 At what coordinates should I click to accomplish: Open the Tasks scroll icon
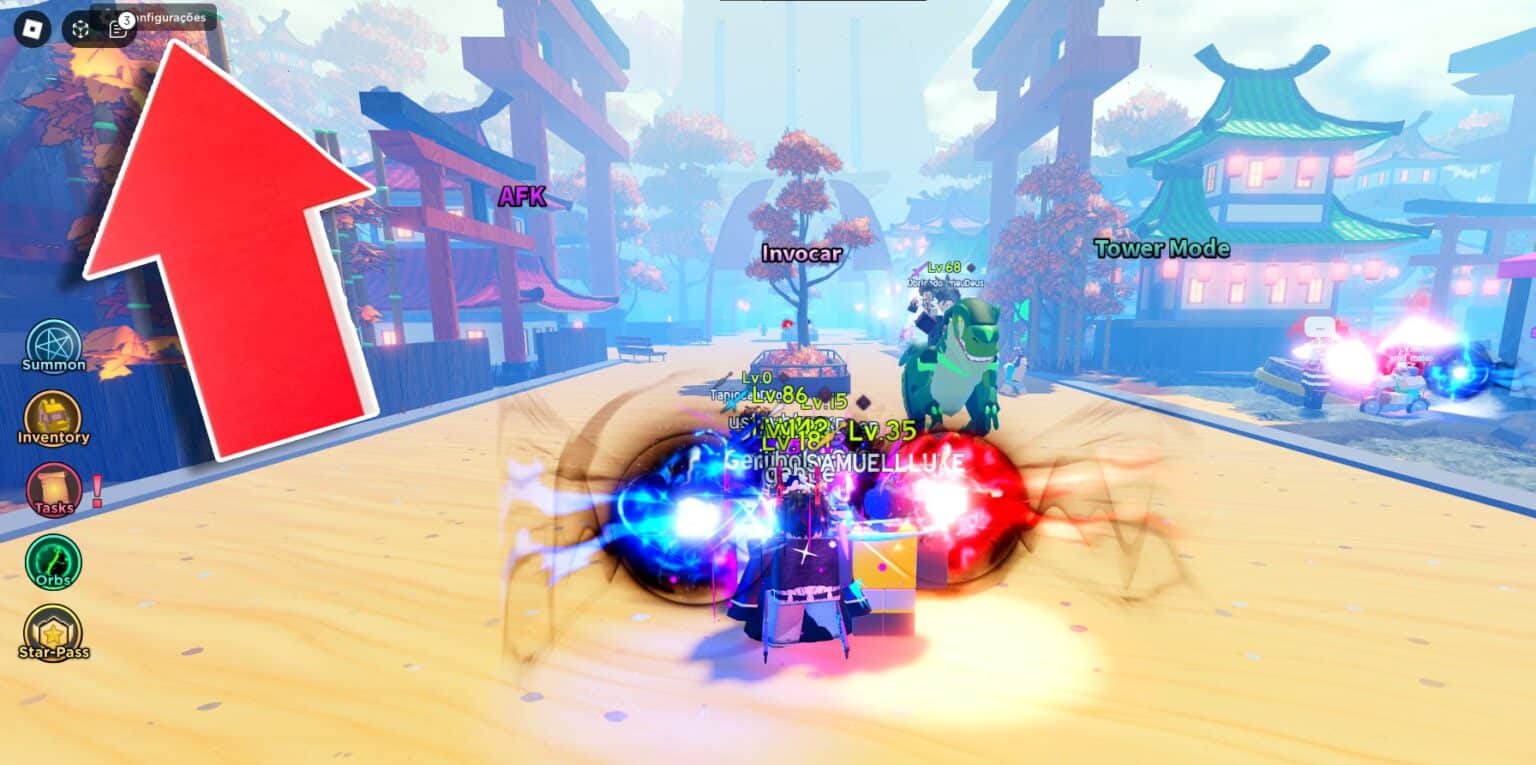54,490
